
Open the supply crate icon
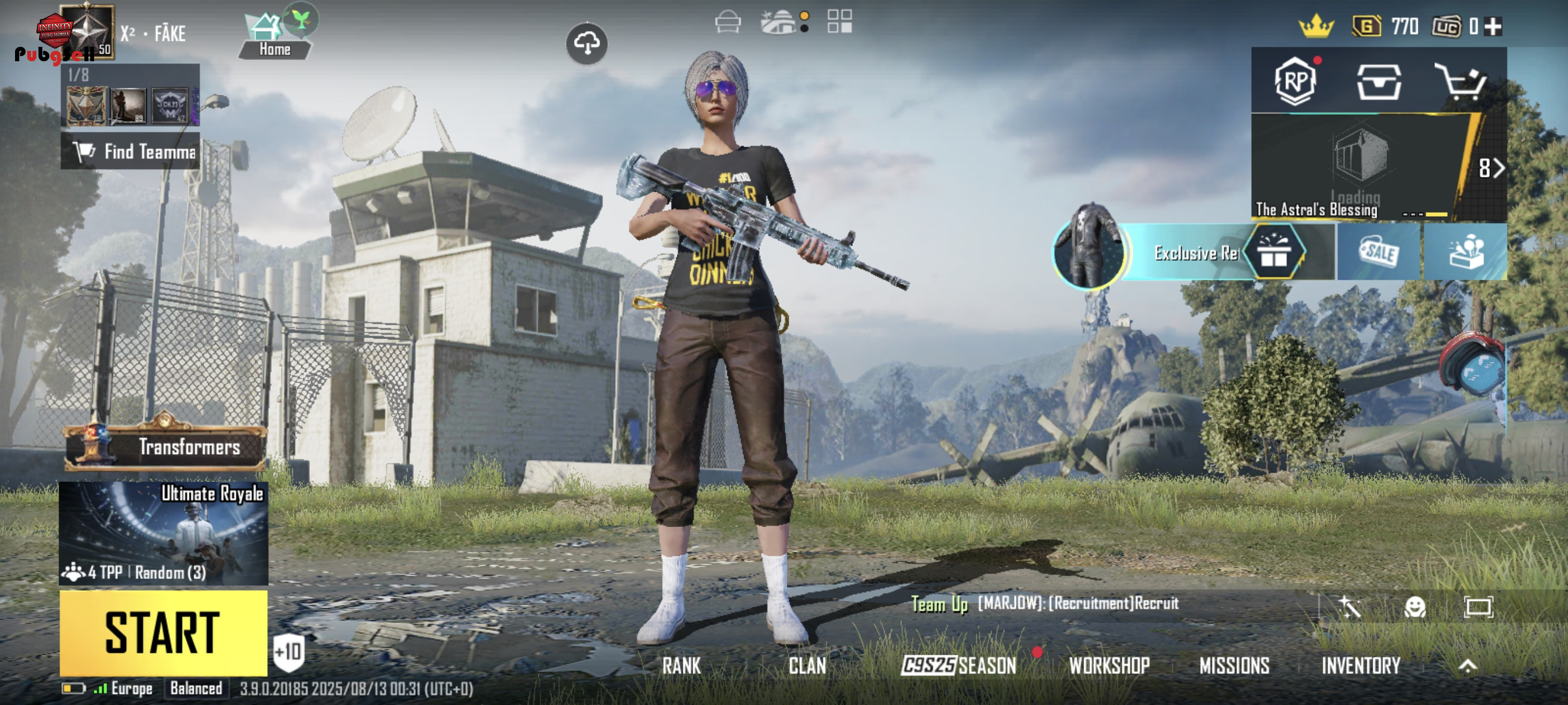[x=1379, y=81]
